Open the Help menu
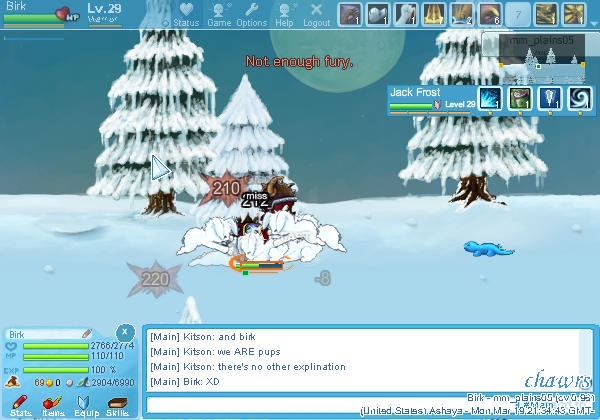The height and width of the screenshot is (420, 600). 285,14
